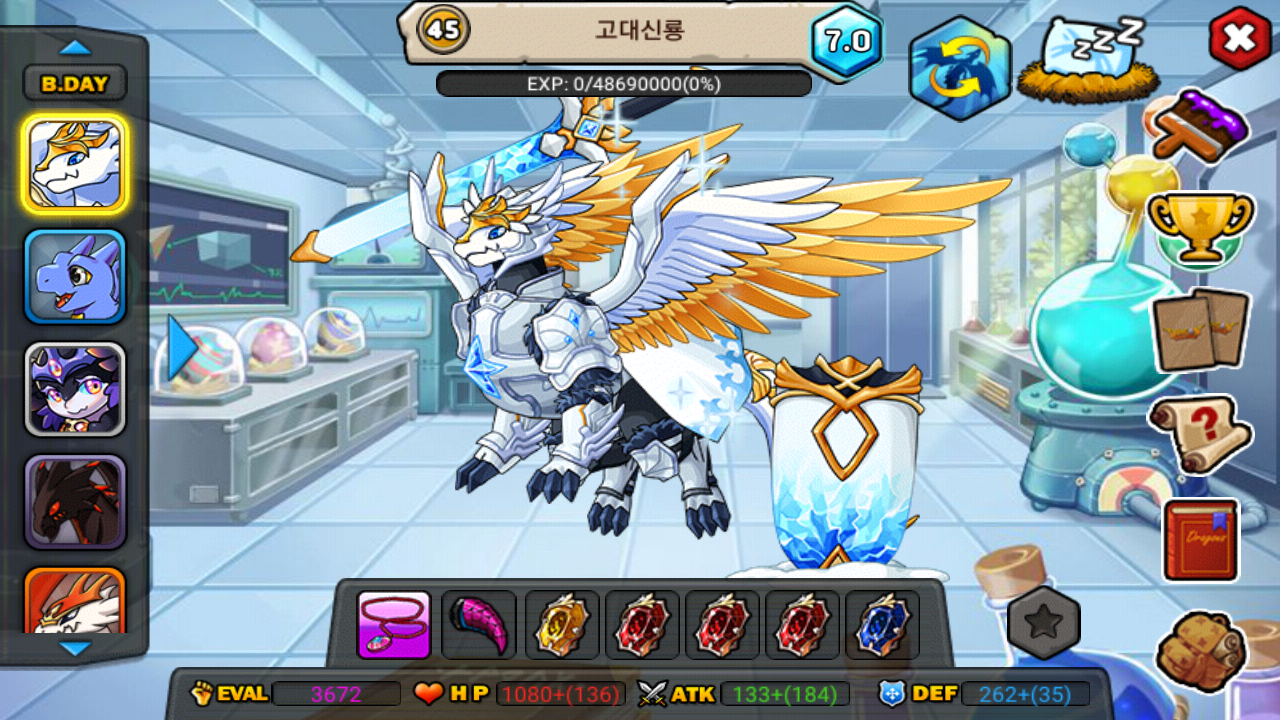Screen dimensions: 1280x720
Task: Tap the hexagonal star button
Action: click(1044, 623)
